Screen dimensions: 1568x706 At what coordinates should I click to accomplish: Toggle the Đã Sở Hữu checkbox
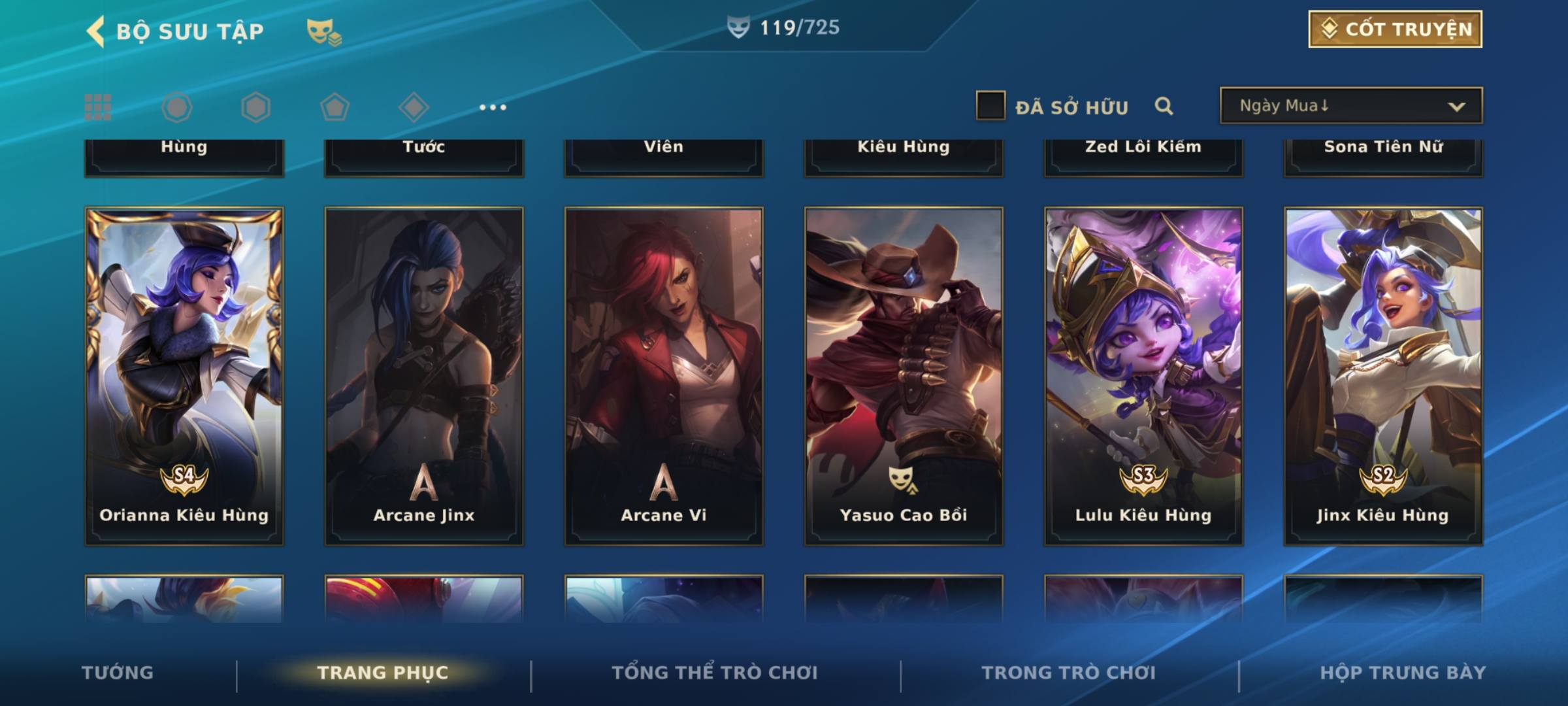pos(990,106)
